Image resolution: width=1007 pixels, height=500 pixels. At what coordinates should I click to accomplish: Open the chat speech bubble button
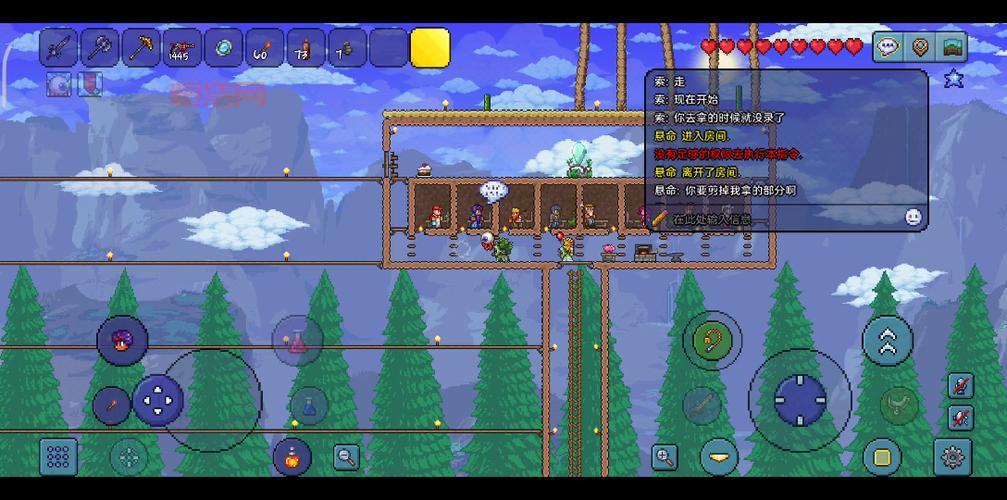pos(887,46)
